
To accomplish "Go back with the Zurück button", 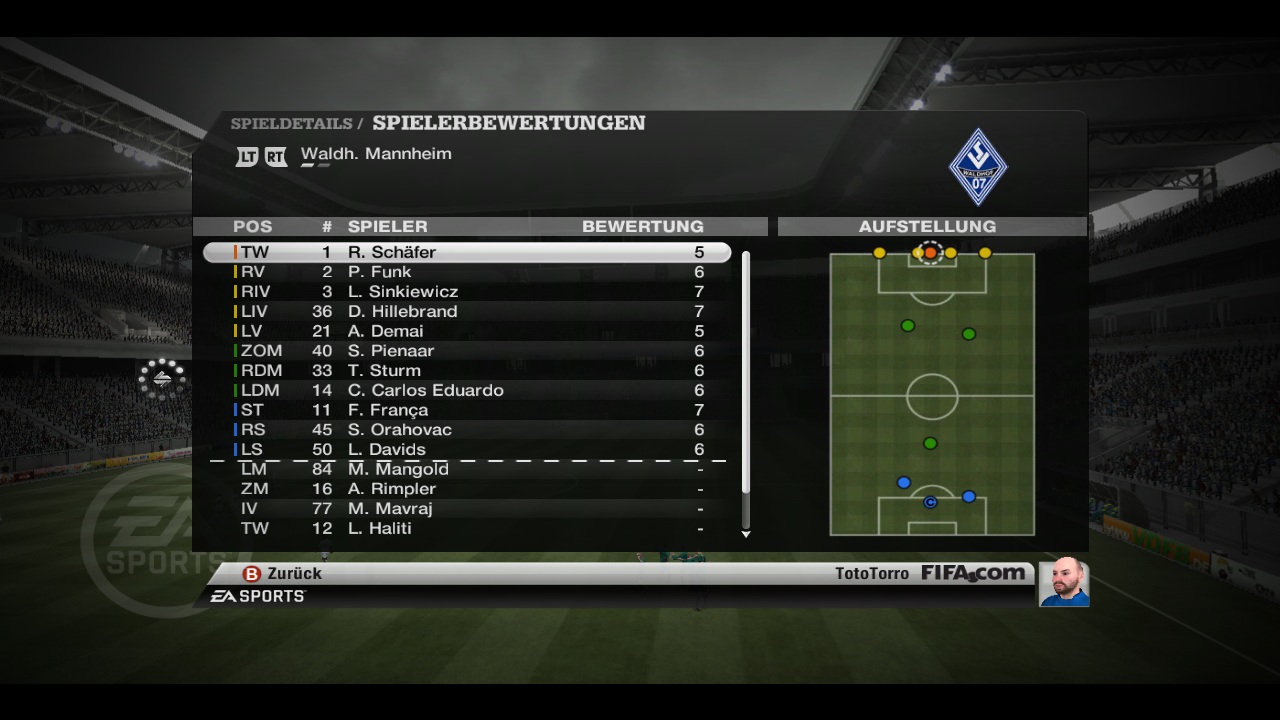I will tap(283, 574).
